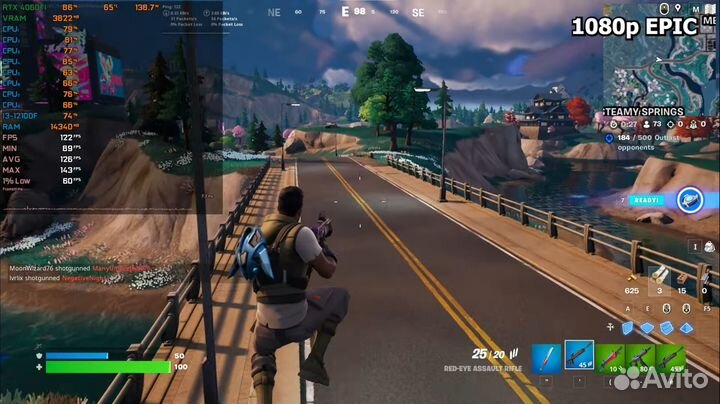The image size is (720, 404).
Task: Pick the wall building piece
Action: (628, 328)
